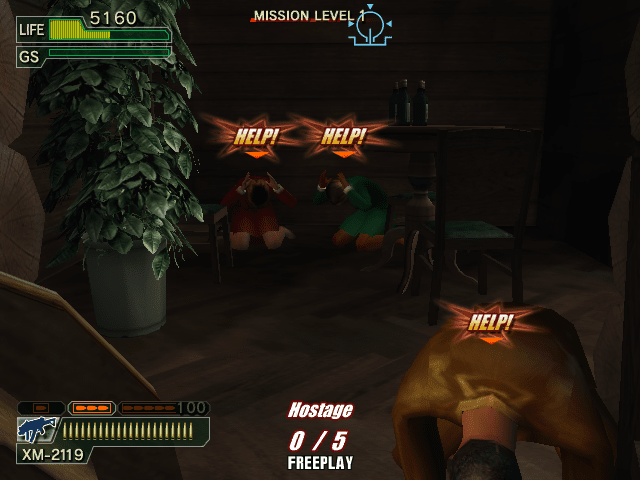Image resolution: width=640 pixels, height=480 pixels.
Task: Select the HELP! marker over the red-dressed hostage
Action: click(x=256, y=138)
